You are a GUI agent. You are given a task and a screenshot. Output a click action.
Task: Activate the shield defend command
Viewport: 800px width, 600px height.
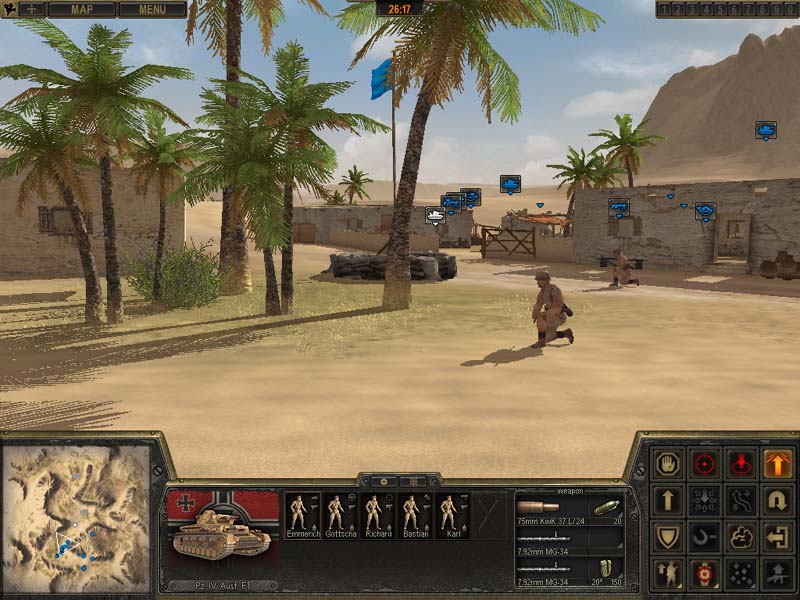667,537
